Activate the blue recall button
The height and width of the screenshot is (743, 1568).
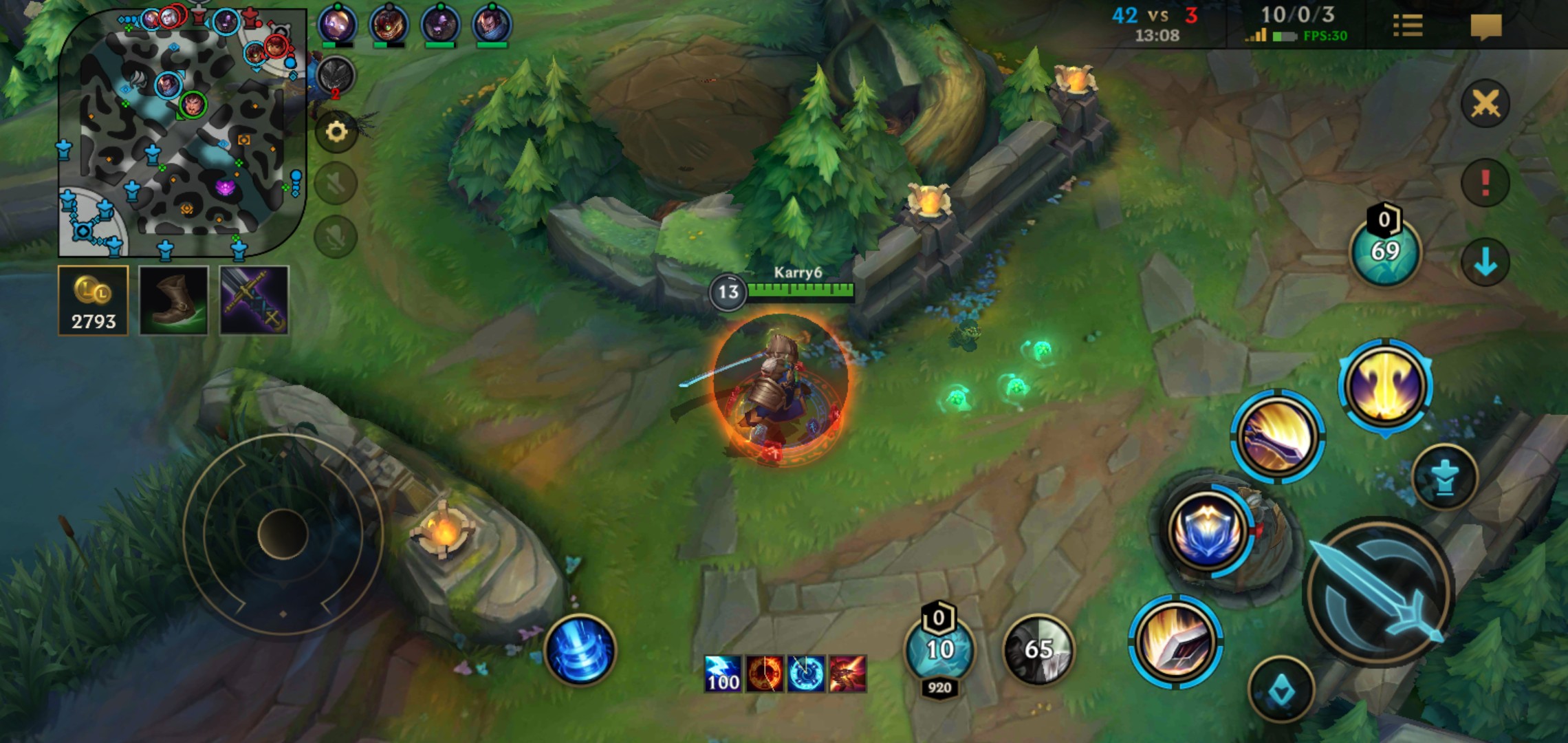(580, 650)
